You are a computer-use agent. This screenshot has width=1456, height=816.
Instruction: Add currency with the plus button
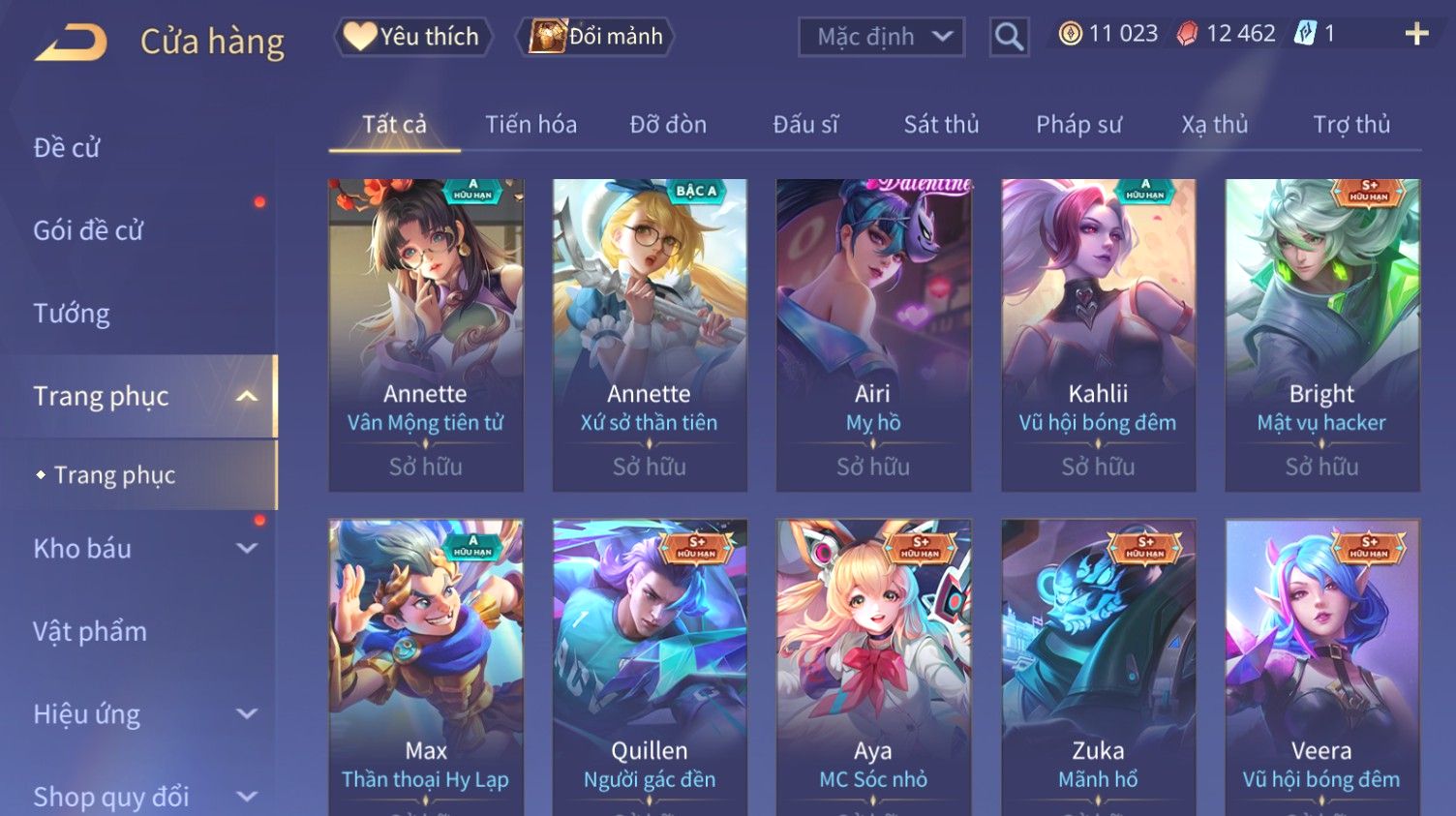[x=1416, y=35]
